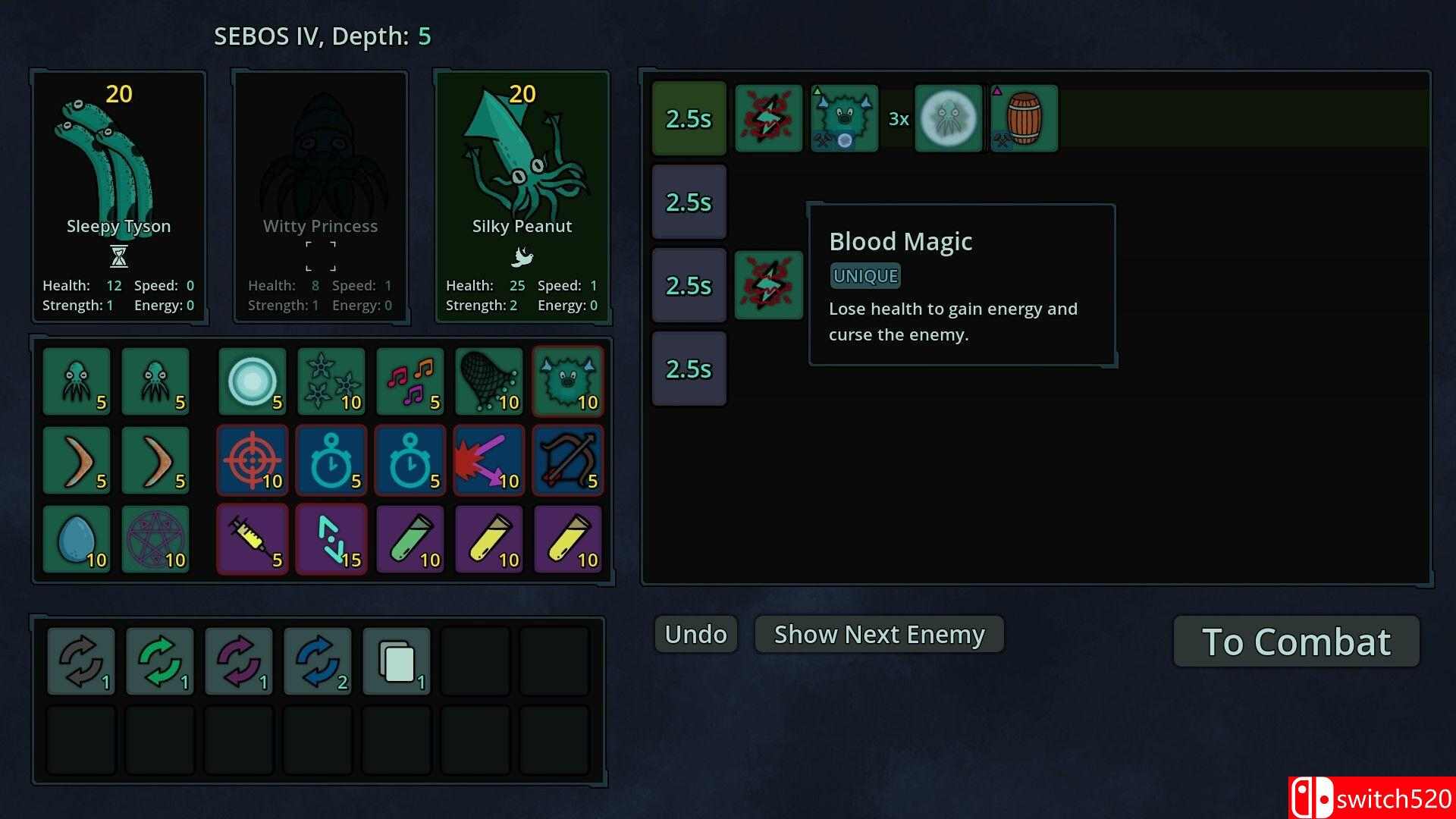Select the glowing orb ability
Screen dimensions: 1456x819
pyautogui.click(x=253, y=381)
